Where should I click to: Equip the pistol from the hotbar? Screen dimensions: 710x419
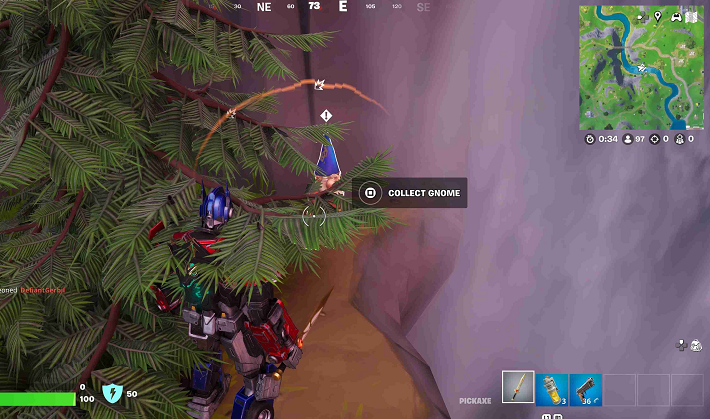[585, 388]
